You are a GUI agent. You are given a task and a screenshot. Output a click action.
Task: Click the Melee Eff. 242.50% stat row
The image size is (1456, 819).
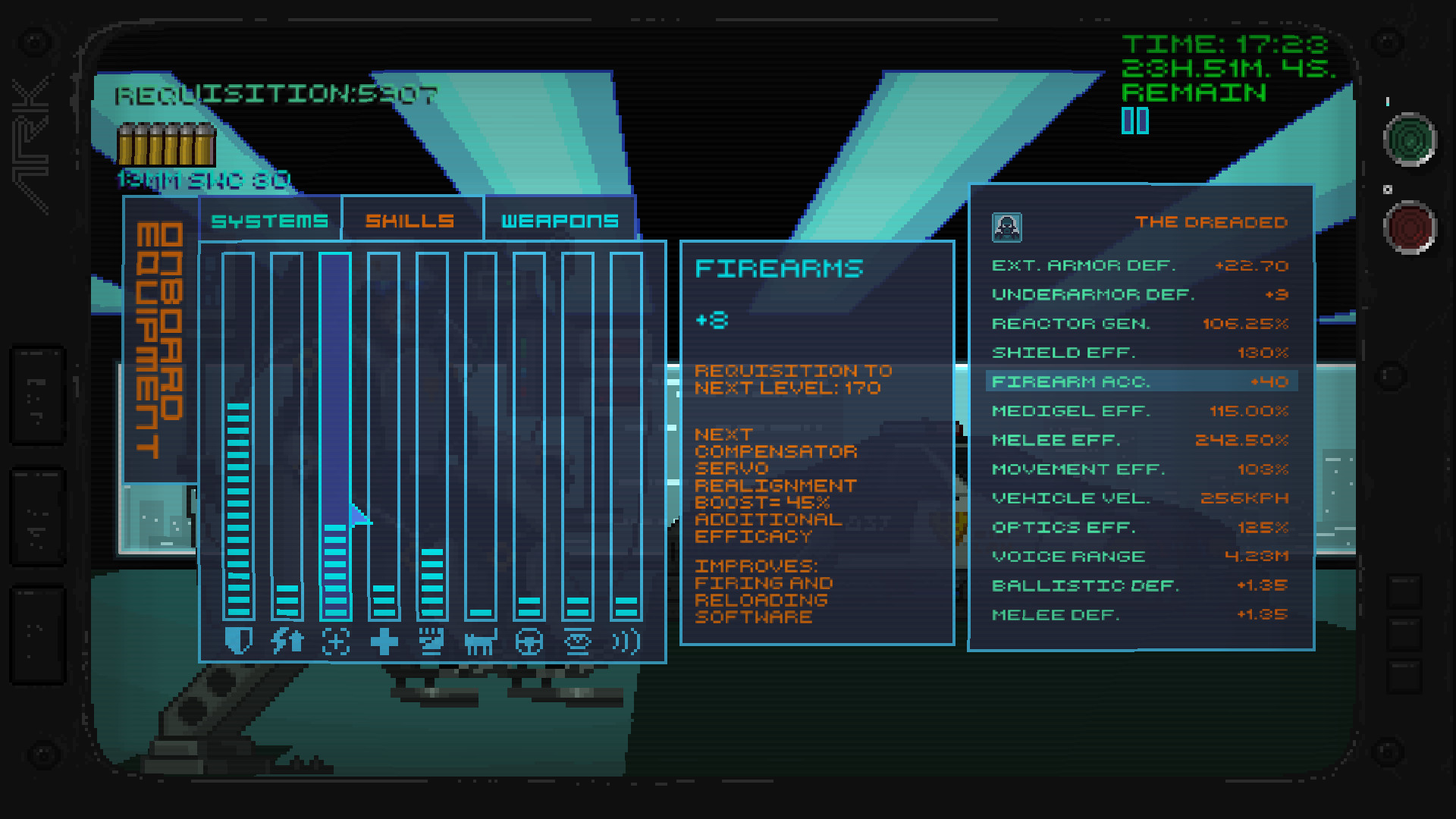(1137, 440)
